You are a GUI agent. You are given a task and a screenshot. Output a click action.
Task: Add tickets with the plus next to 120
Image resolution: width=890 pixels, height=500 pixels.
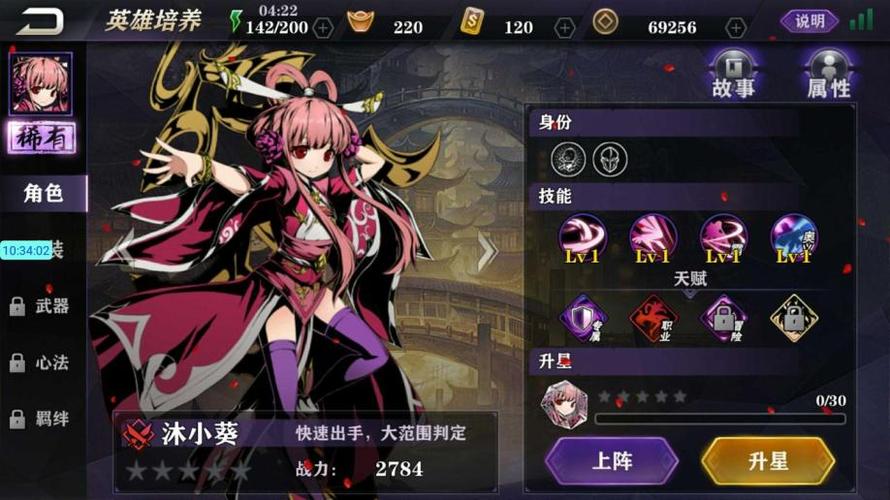(x=565, y=27)
